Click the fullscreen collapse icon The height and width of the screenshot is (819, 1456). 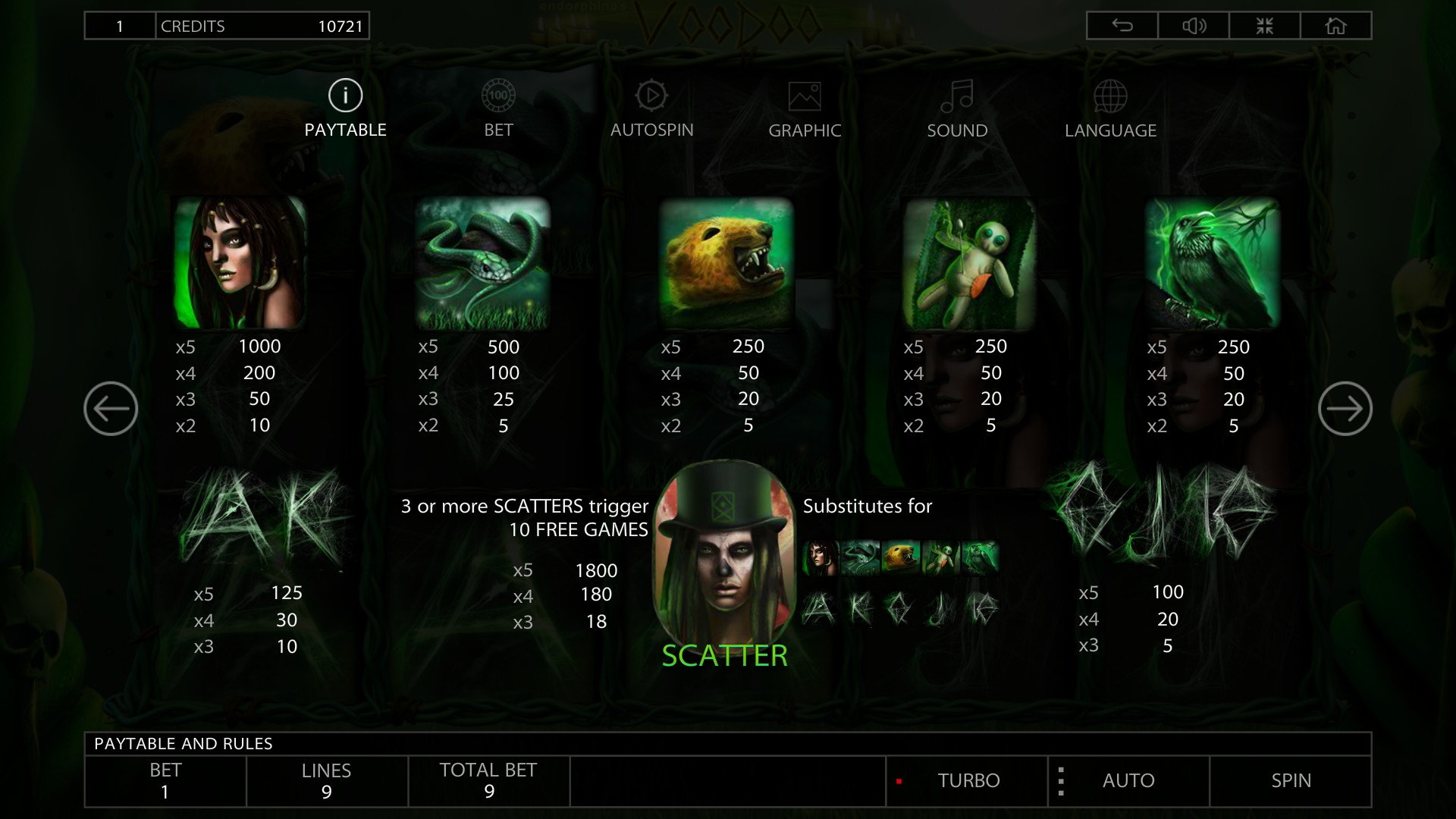pos(1264,26)
